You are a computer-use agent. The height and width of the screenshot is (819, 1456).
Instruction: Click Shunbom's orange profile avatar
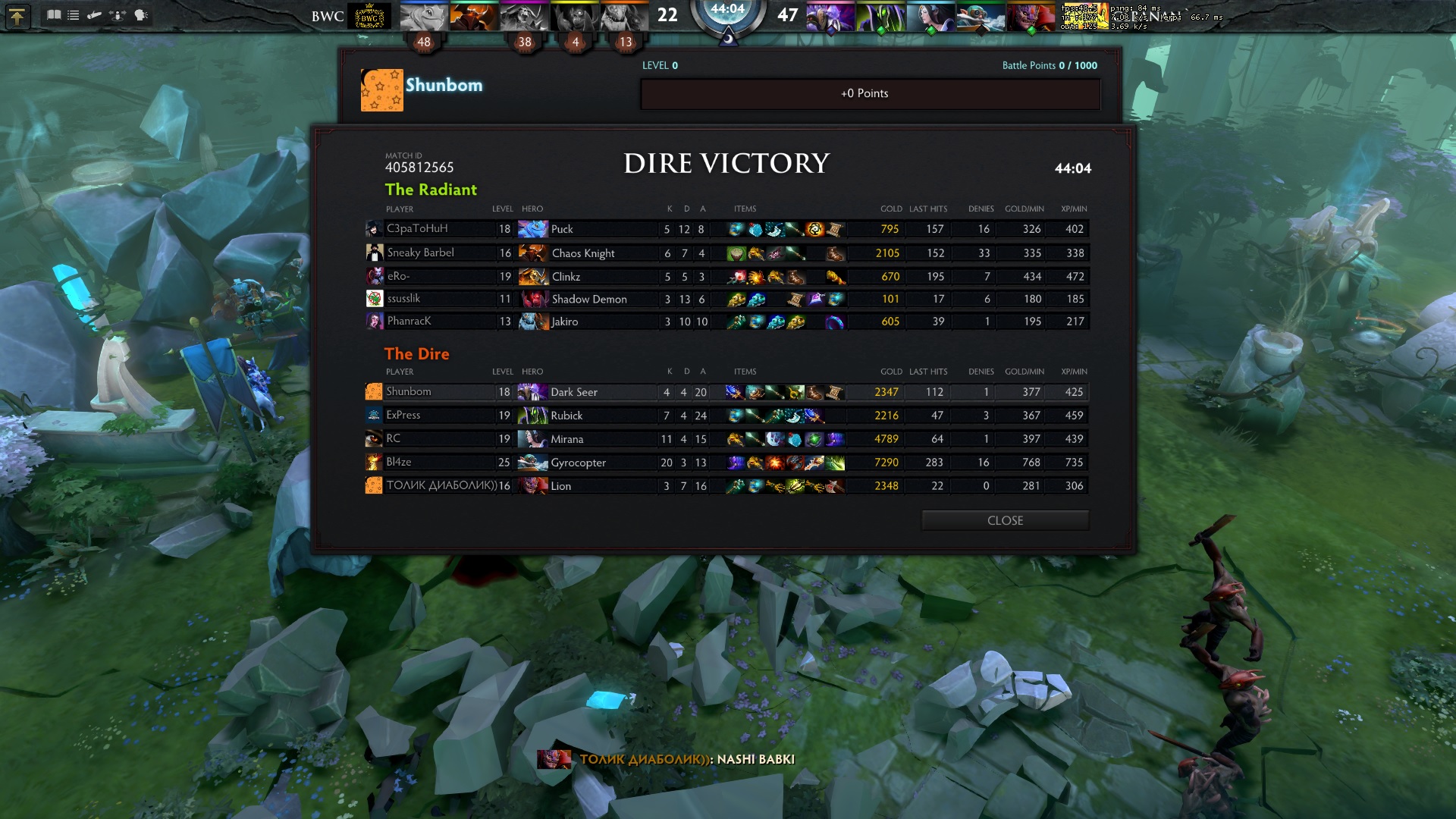tap(381, 90)
